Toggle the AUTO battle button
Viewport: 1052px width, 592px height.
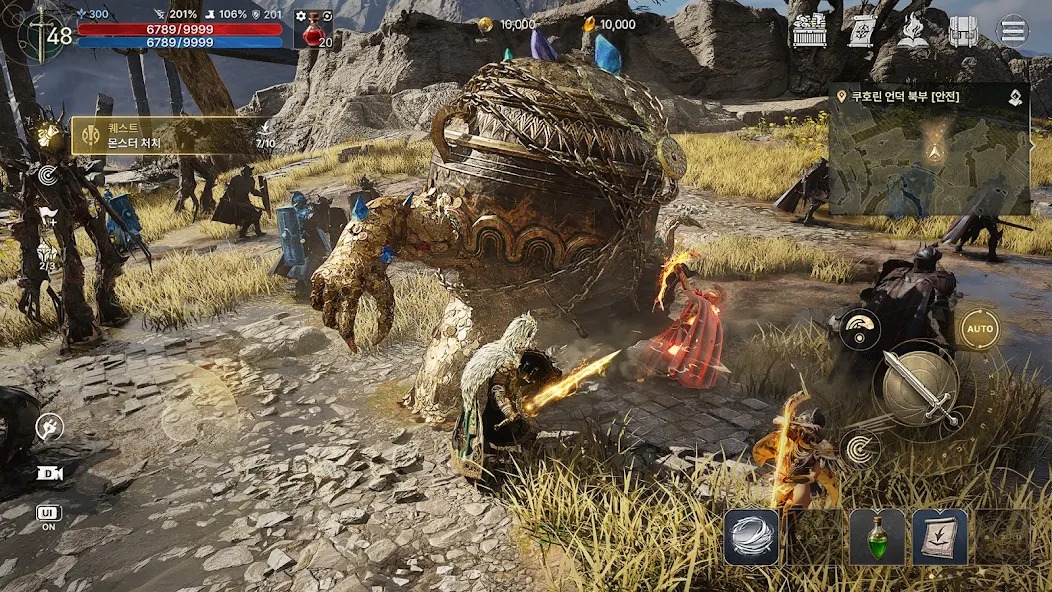[x=979, y=329]
